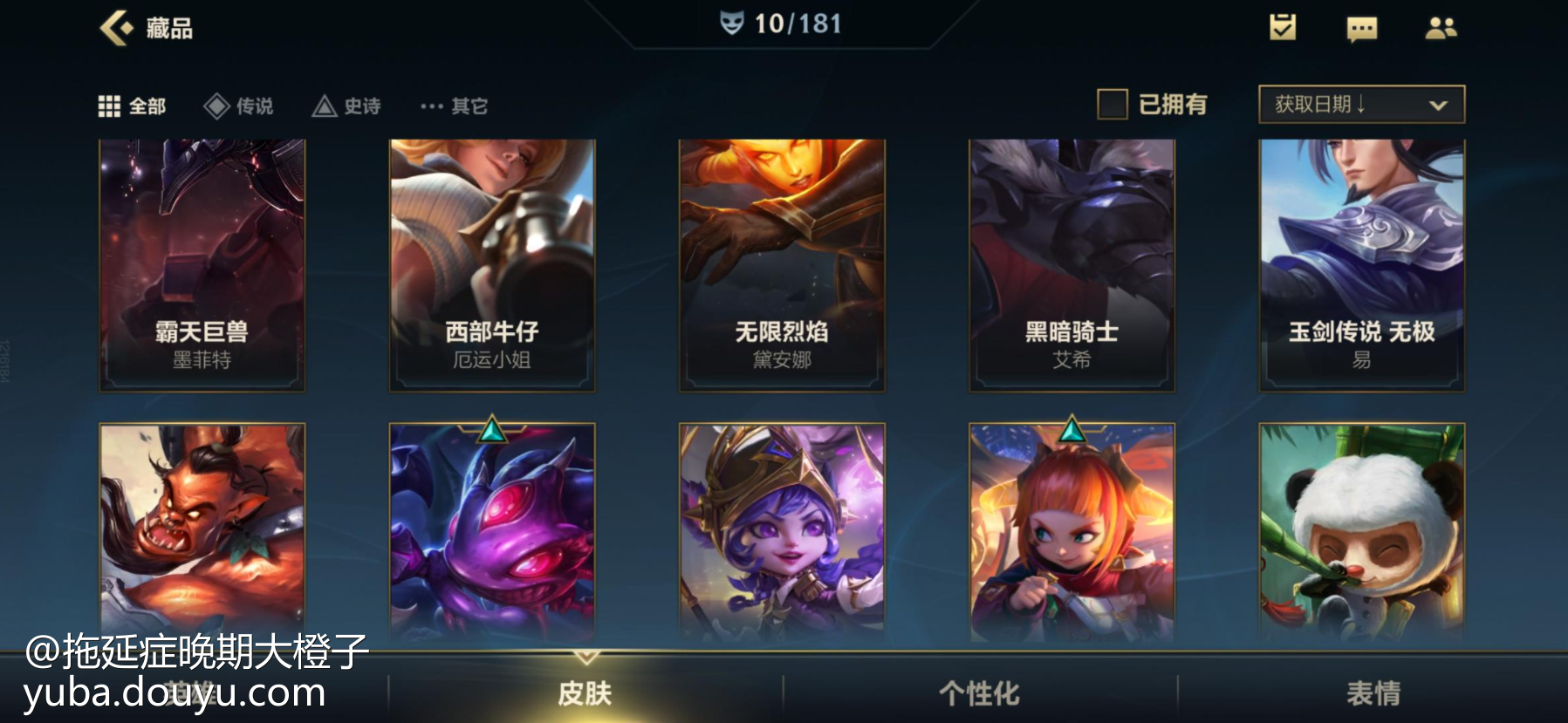Select the 玉剑传说 无极 易 skin card
This screenshot has height=723, width=1568.
pos(1361,265)
